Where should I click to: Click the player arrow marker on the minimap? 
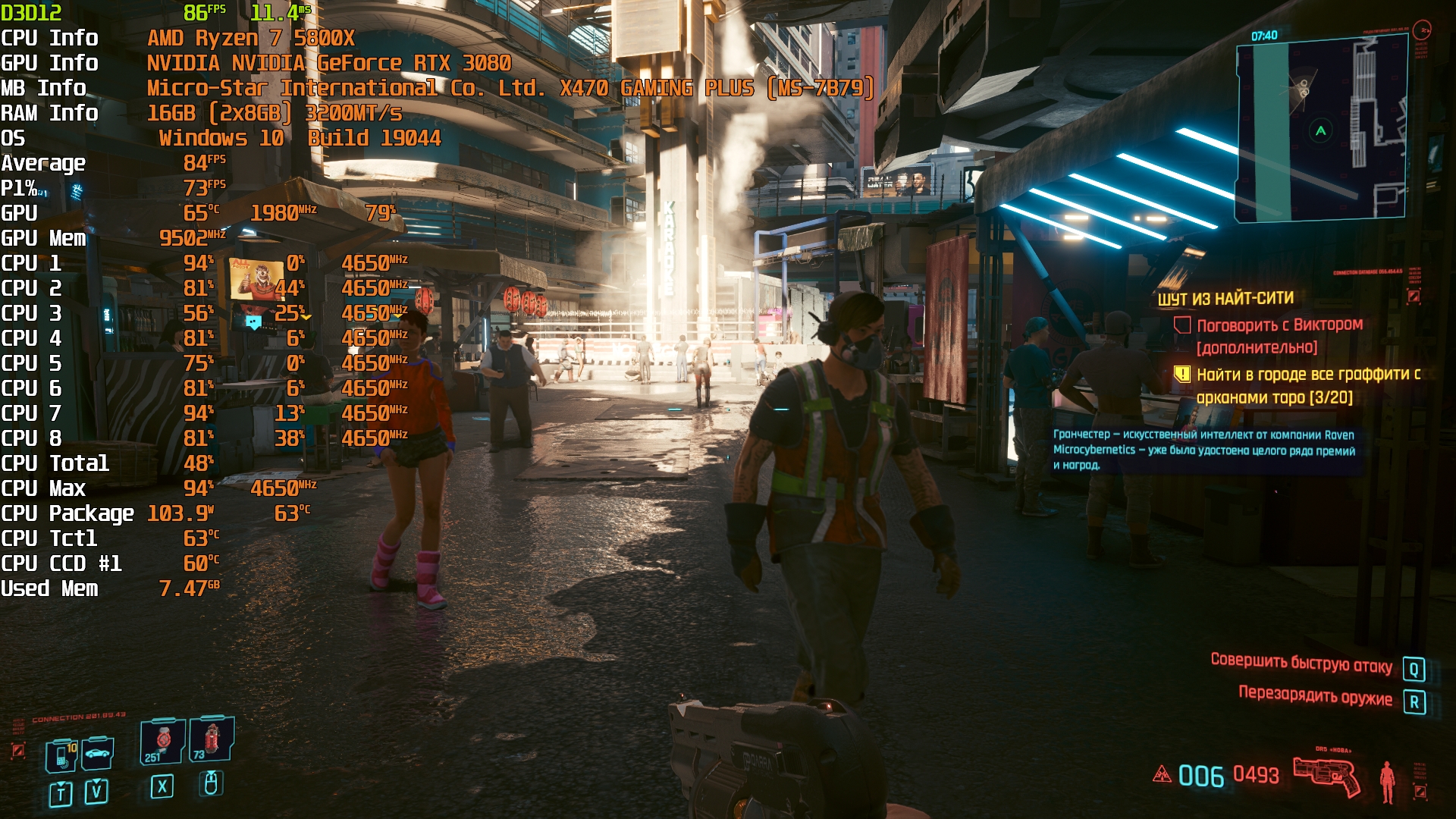(1320, 131)
